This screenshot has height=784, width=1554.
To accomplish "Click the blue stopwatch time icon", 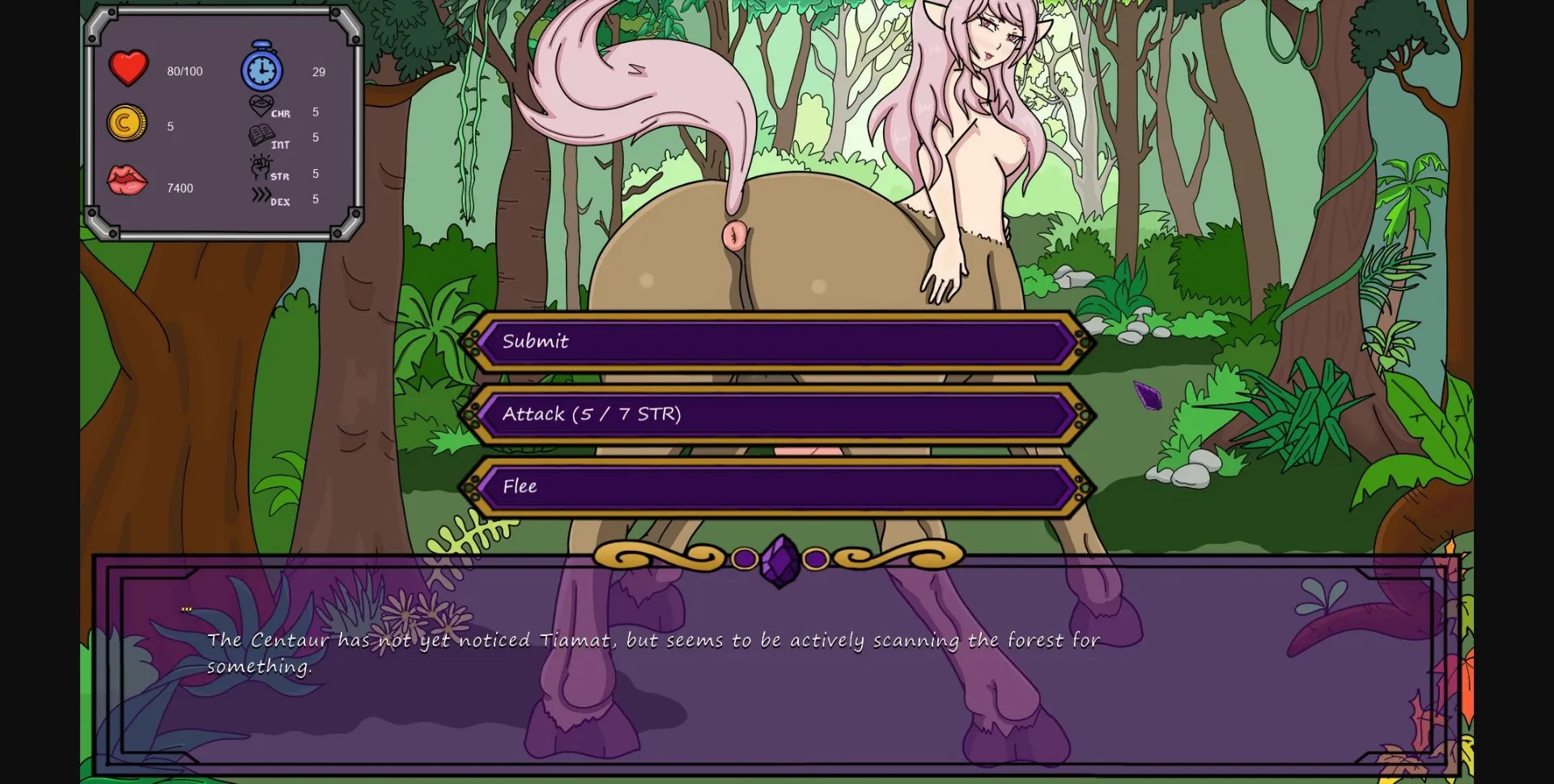I will pos(261,69).
